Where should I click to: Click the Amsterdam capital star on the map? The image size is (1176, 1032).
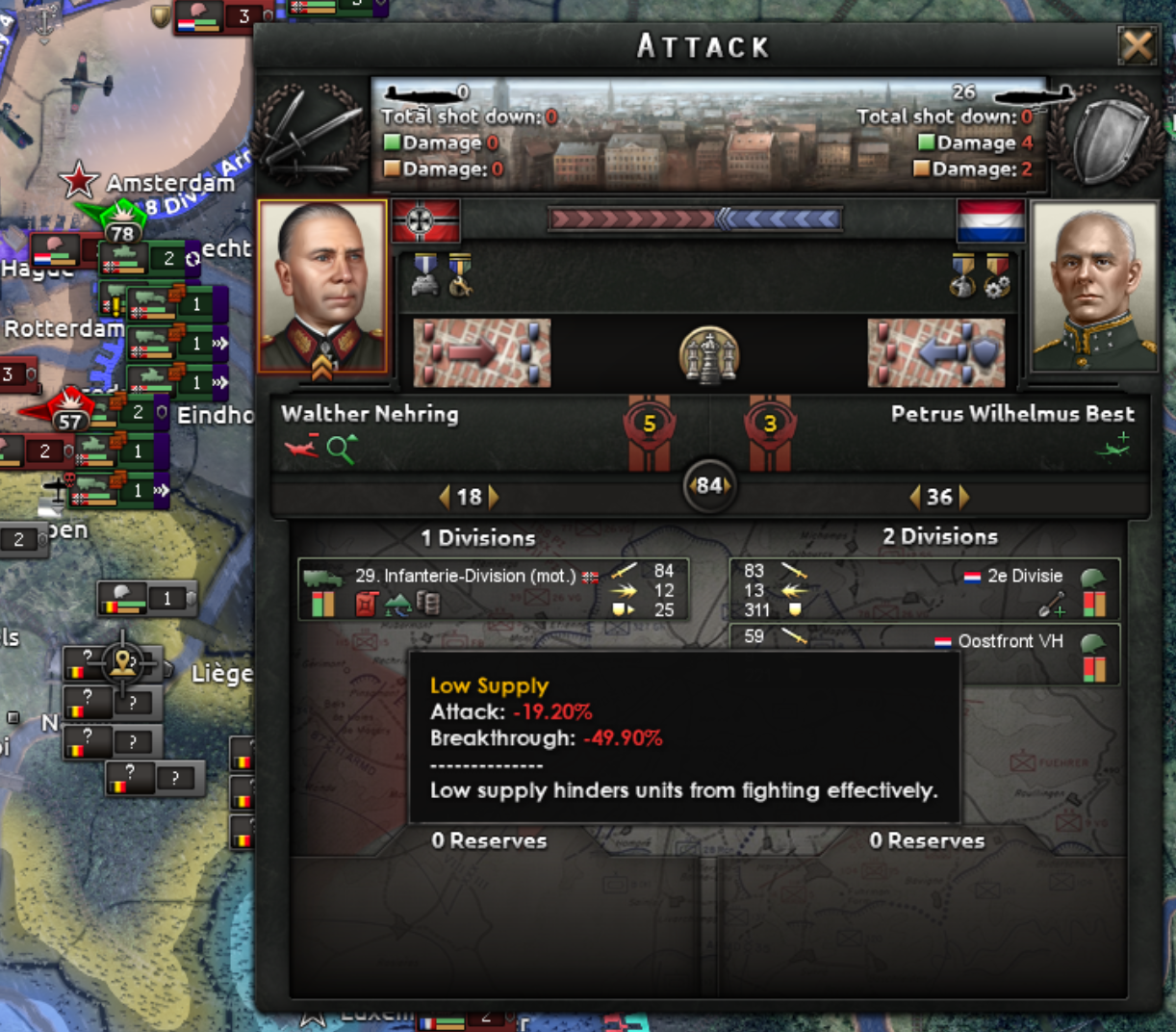(x=78, y=180)
